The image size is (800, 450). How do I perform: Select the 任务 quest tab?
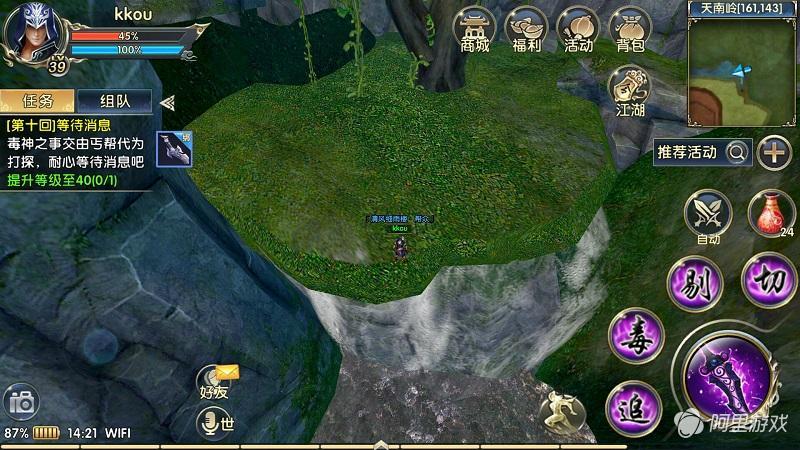click(36, 101)
